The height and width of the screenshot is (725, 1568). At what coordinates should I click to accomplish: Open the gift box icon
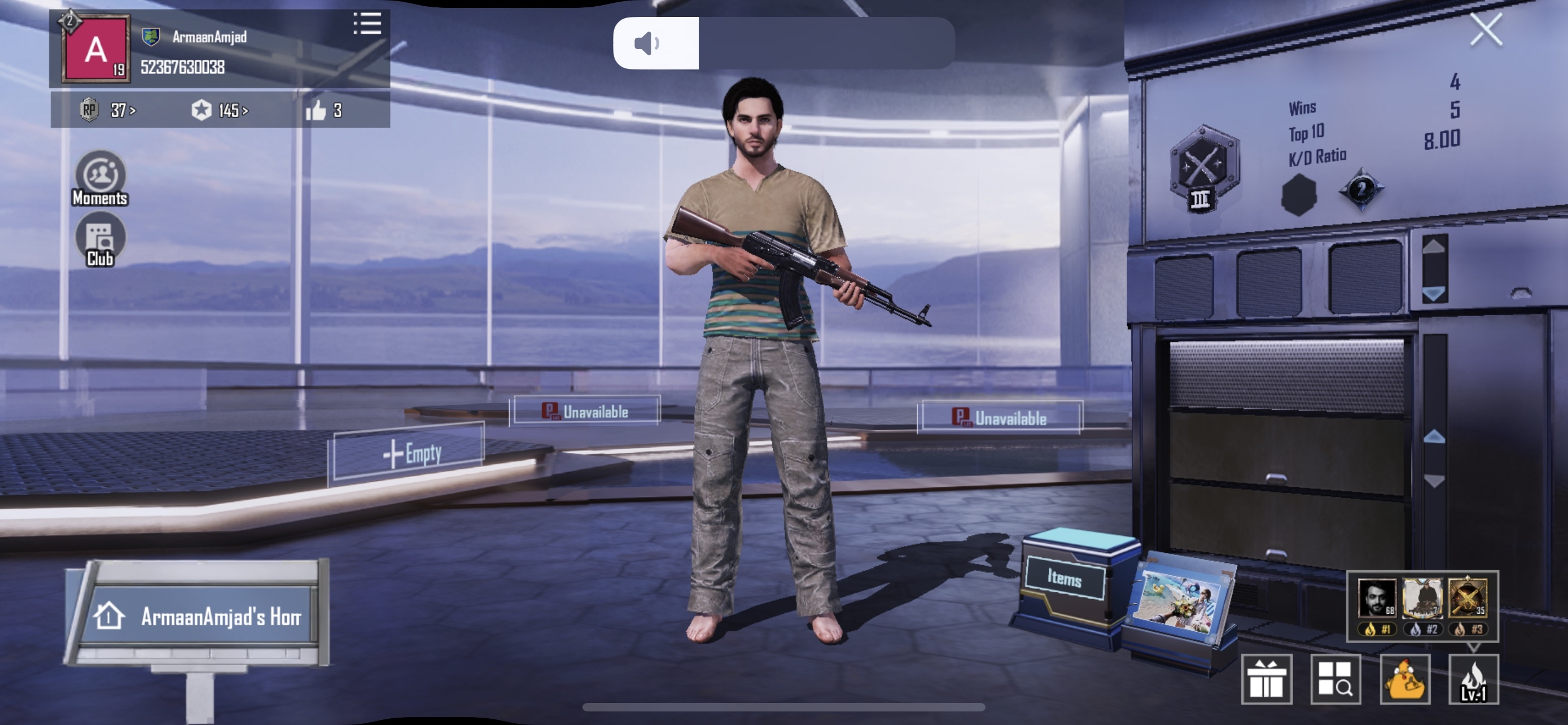1266,679
